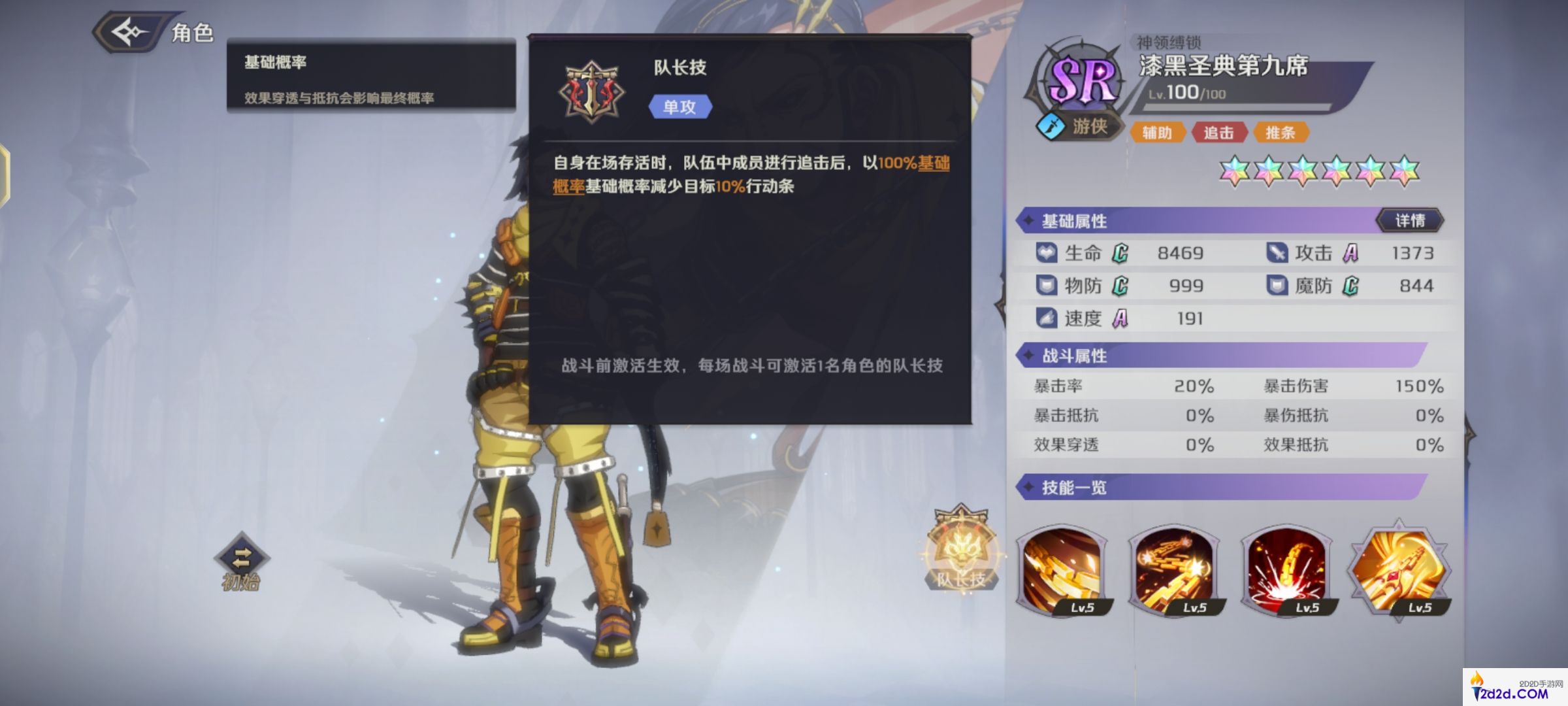
Task: Toggle the 追击 trait tag
Action: pos(1220,133)
